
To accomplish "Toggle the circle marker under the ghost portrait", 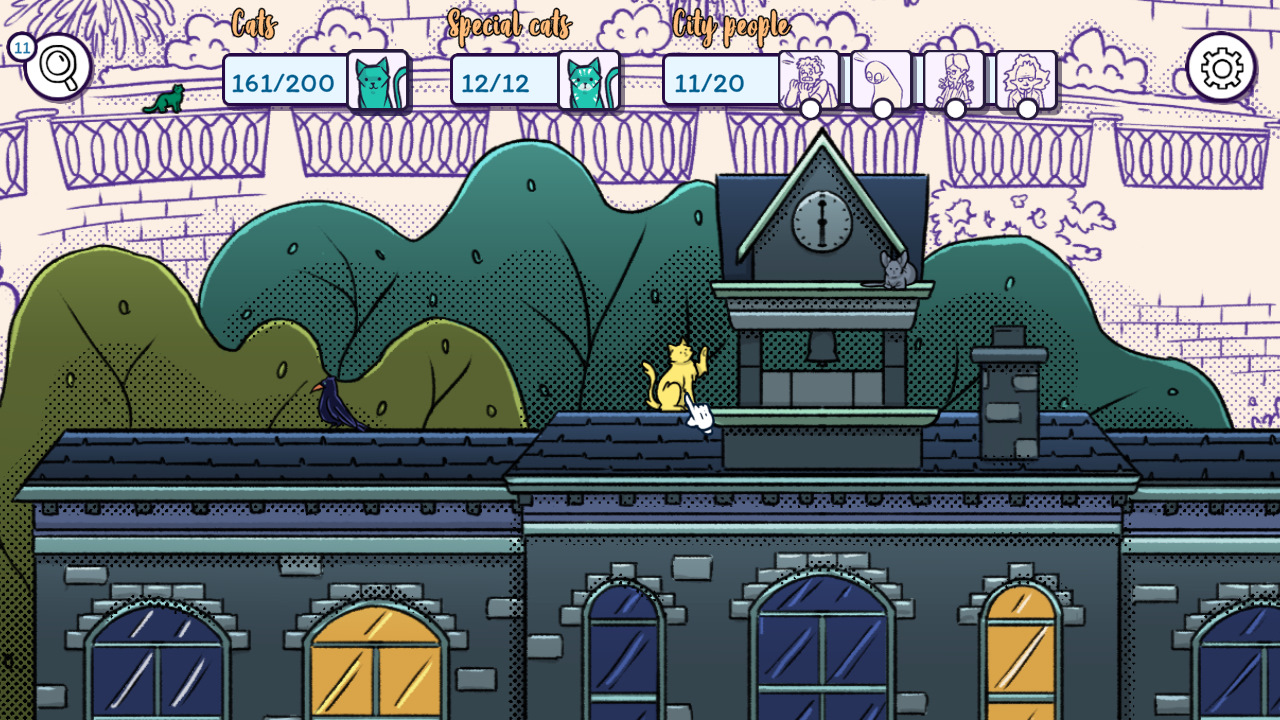I will (x=884, y=109).
